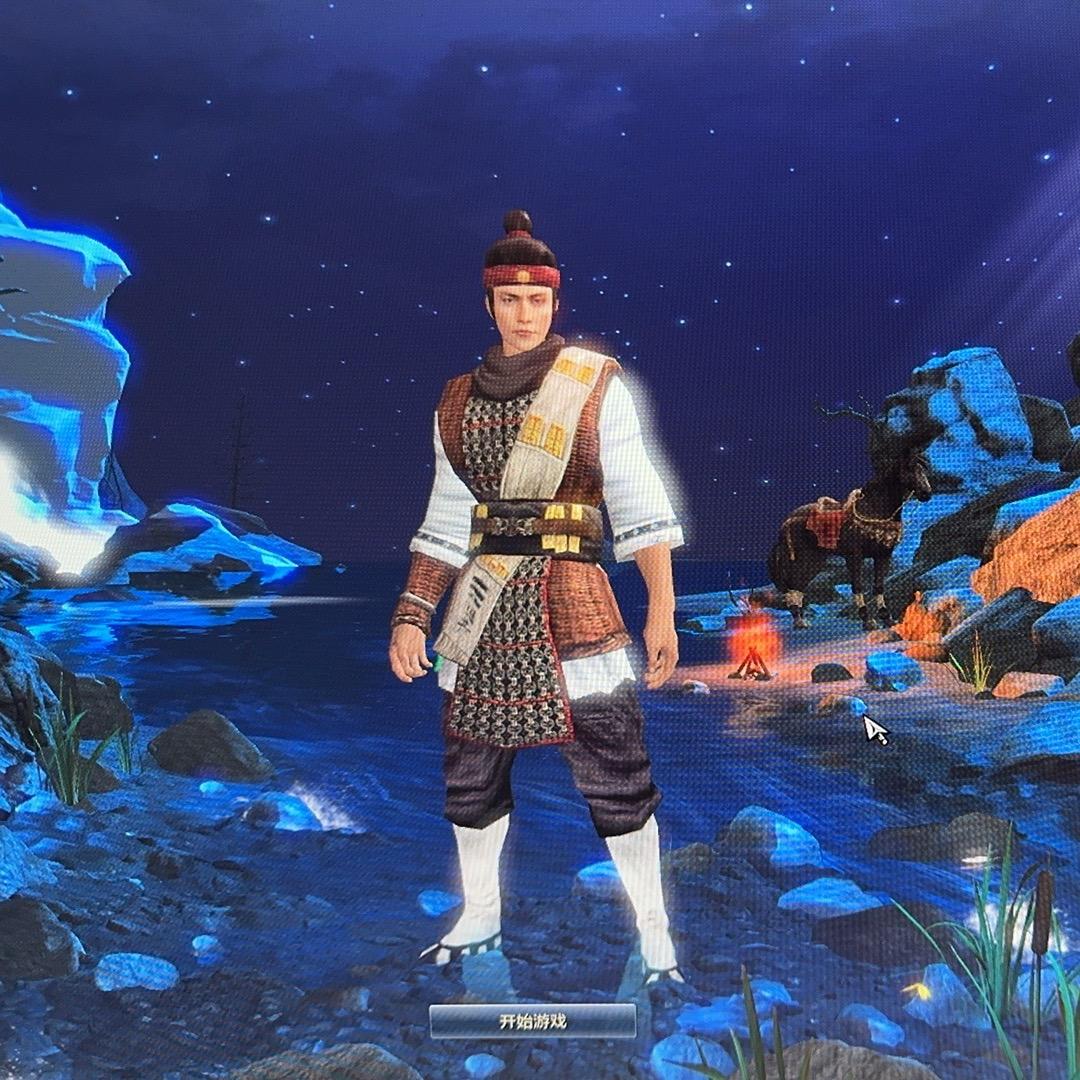Click the 开始游戏 start game button

click(x=533, y=1021)
